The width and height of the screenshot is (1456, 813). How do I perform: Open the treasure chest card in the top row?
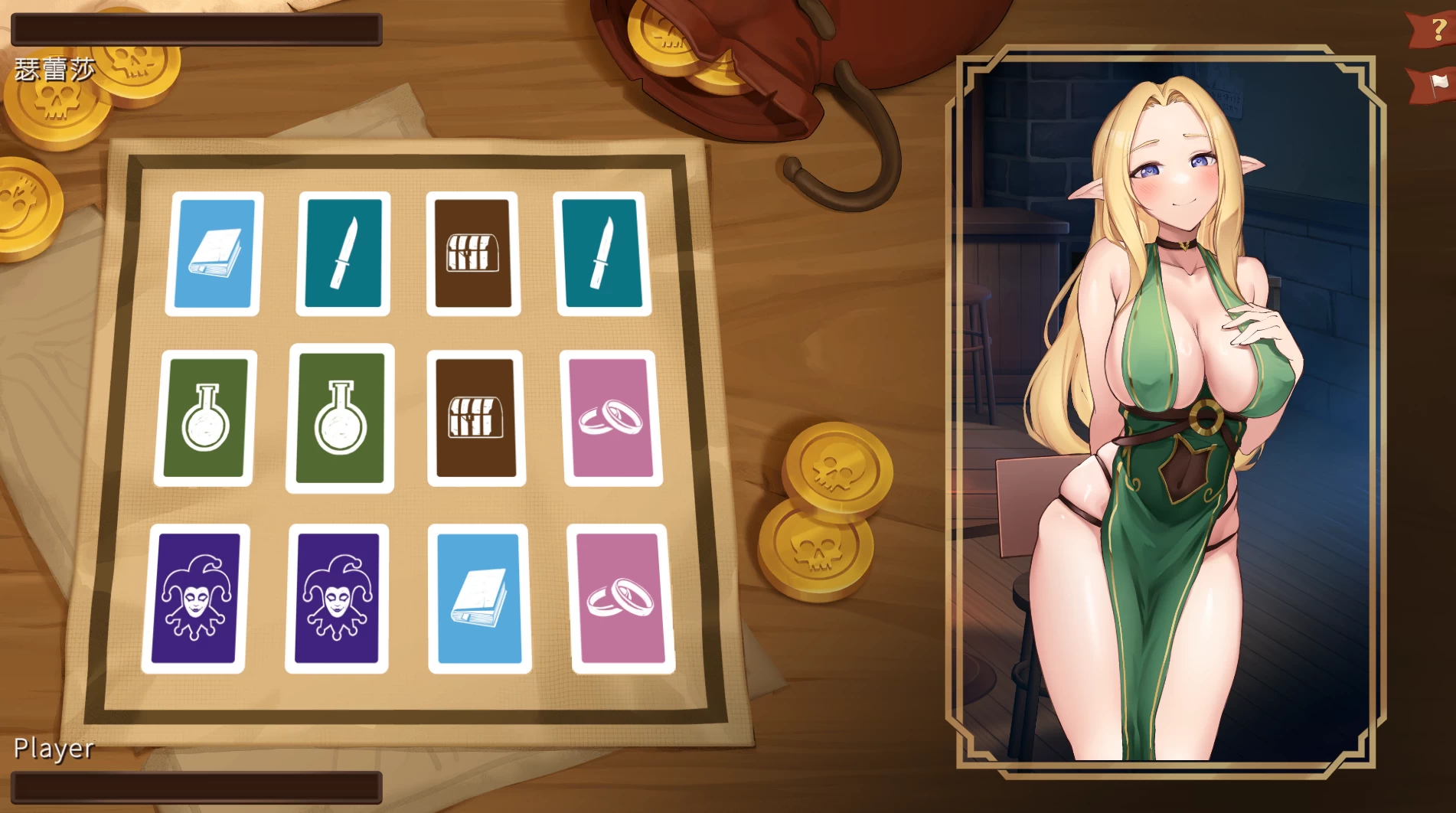(475, 253)
